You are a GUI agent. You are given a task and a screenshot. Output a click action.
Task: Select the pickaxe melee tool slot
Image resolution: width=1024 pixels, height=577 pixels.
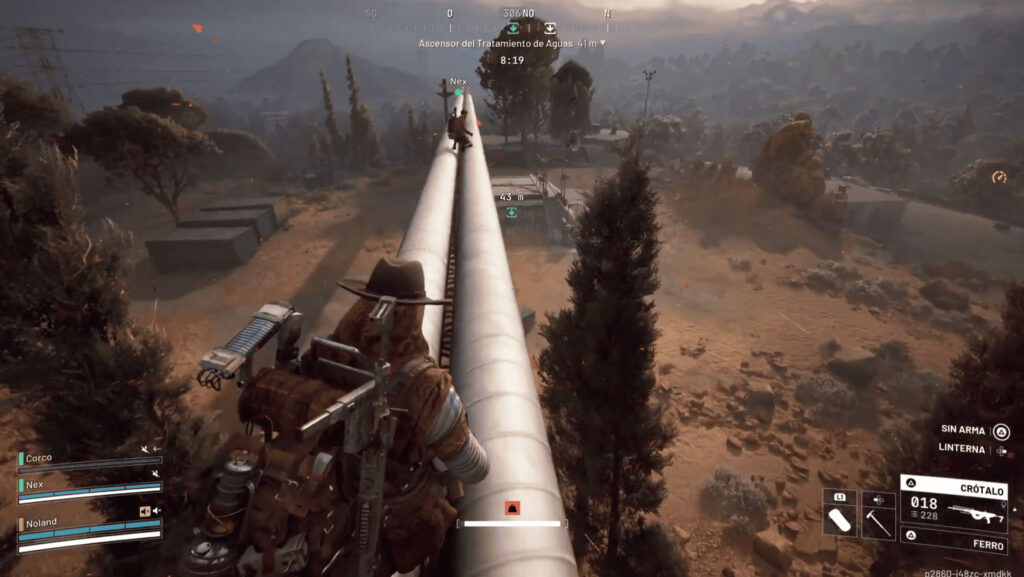pyautogui.click(x=878, y=521)
